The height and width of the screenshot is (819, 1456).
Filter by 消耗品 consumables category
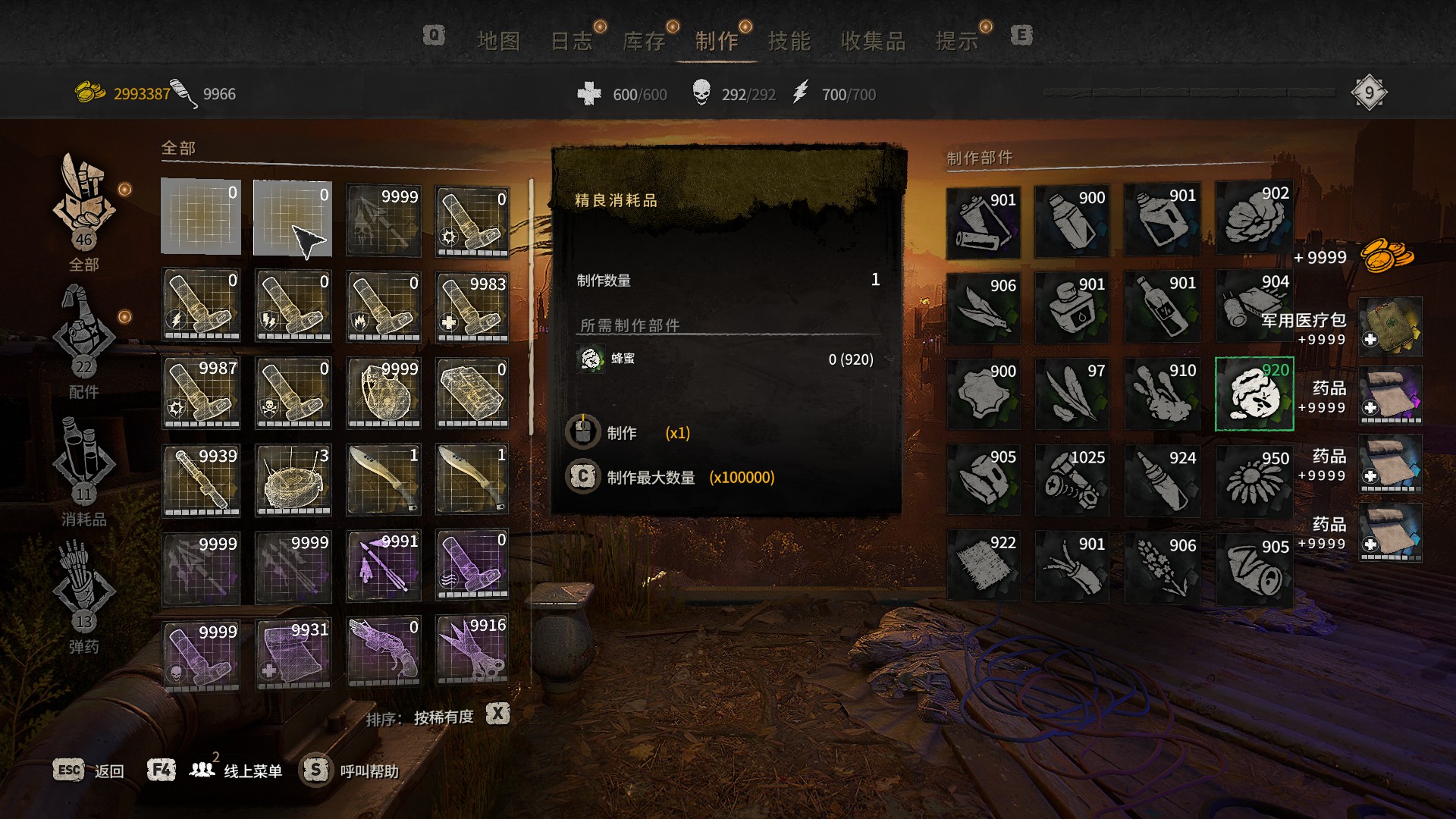83,470
